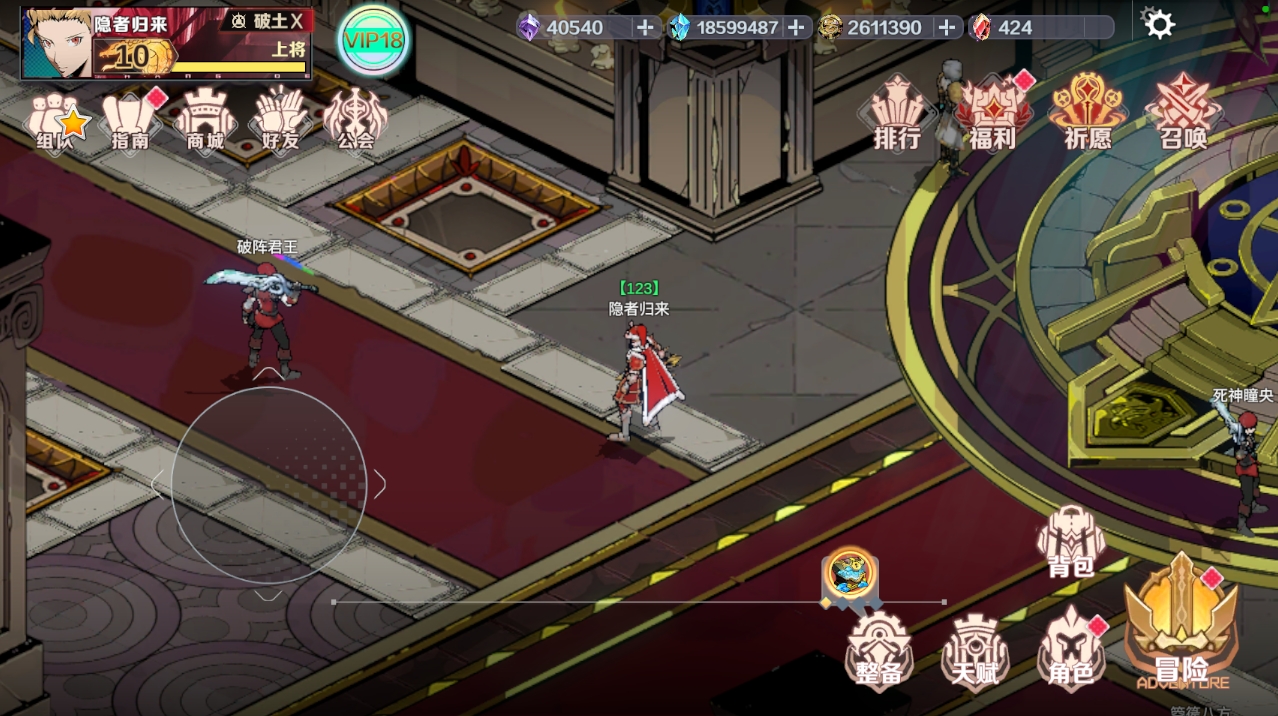
Task: Open the 指南 guide menu
Action: pyautogui.click(x=131, y=121)
